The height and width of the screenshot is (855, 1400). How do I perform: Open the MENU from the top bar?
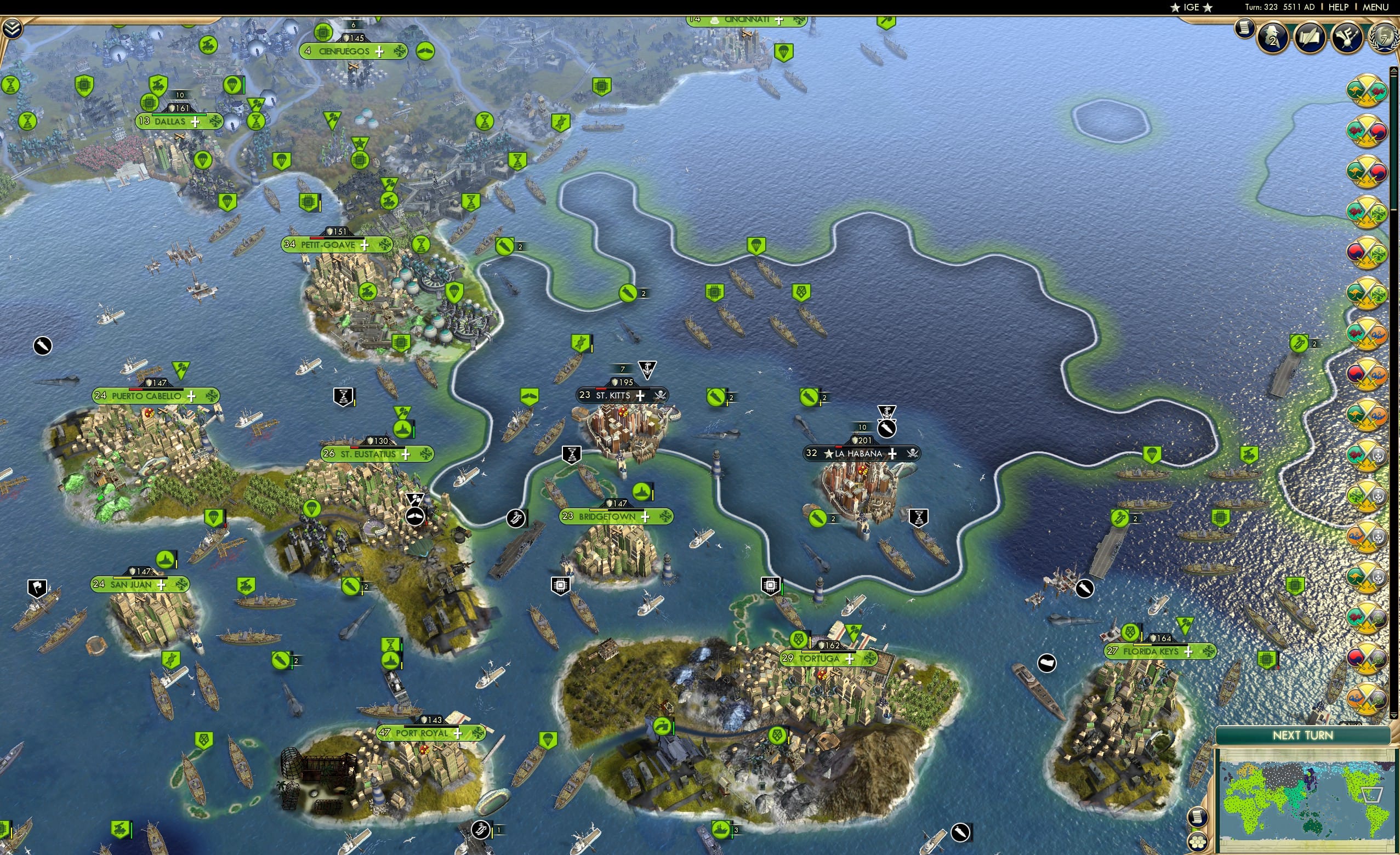(1375, 7)
